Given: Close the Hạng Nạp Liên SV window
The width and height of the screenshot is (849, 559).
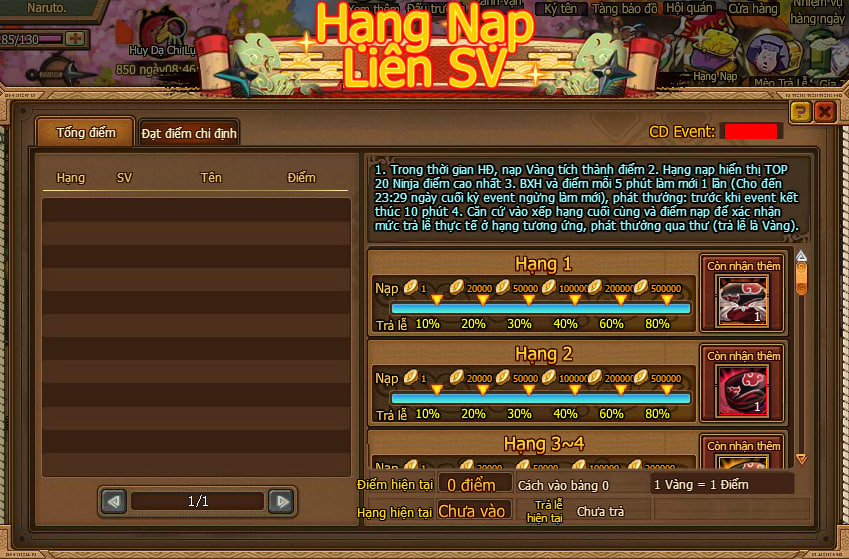Looking at the screenshot, I should pyautogui.click(x=825, y=112).
